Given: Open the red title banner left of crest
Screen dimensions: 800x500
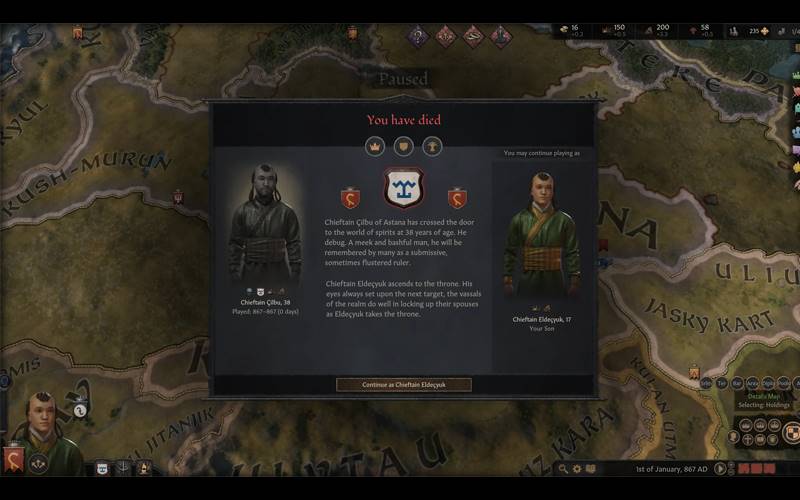Looking at the screenshot, I should [x=350, y=198].
